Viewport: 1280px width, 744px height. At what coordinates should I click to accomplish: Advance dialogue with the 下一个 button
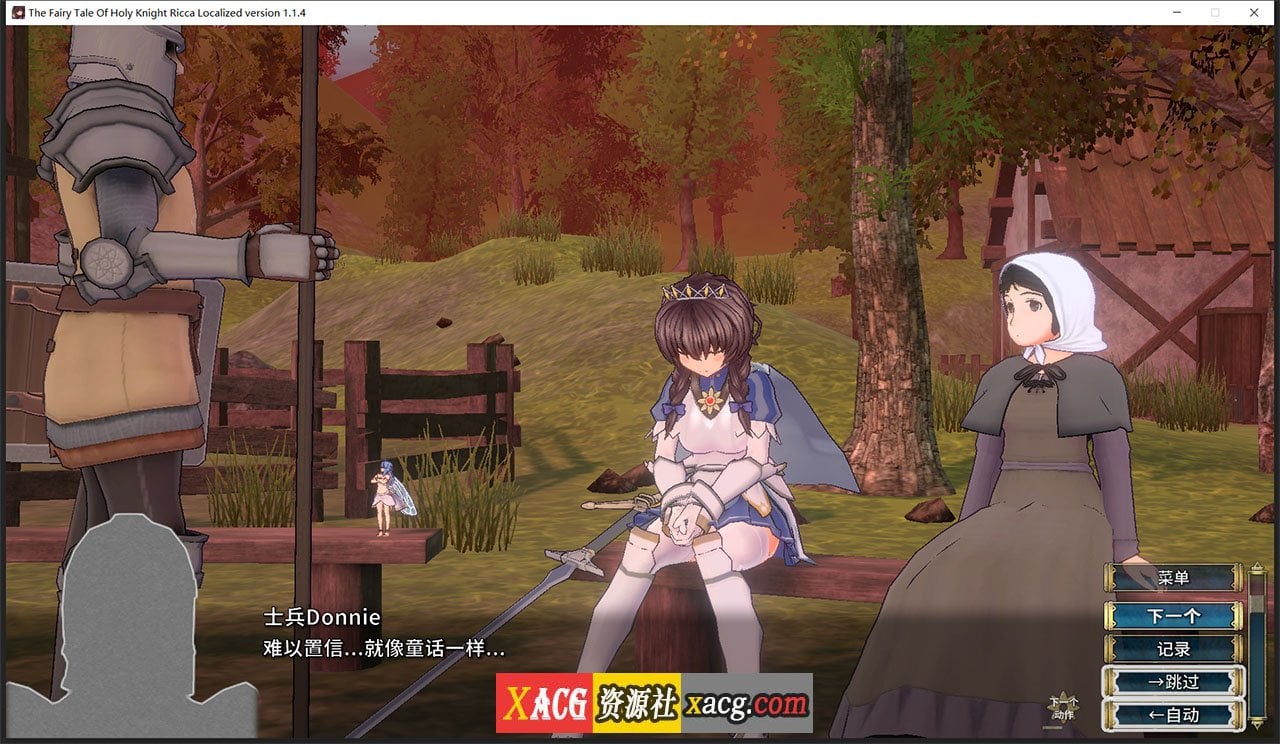click(x=1174, y=616)
